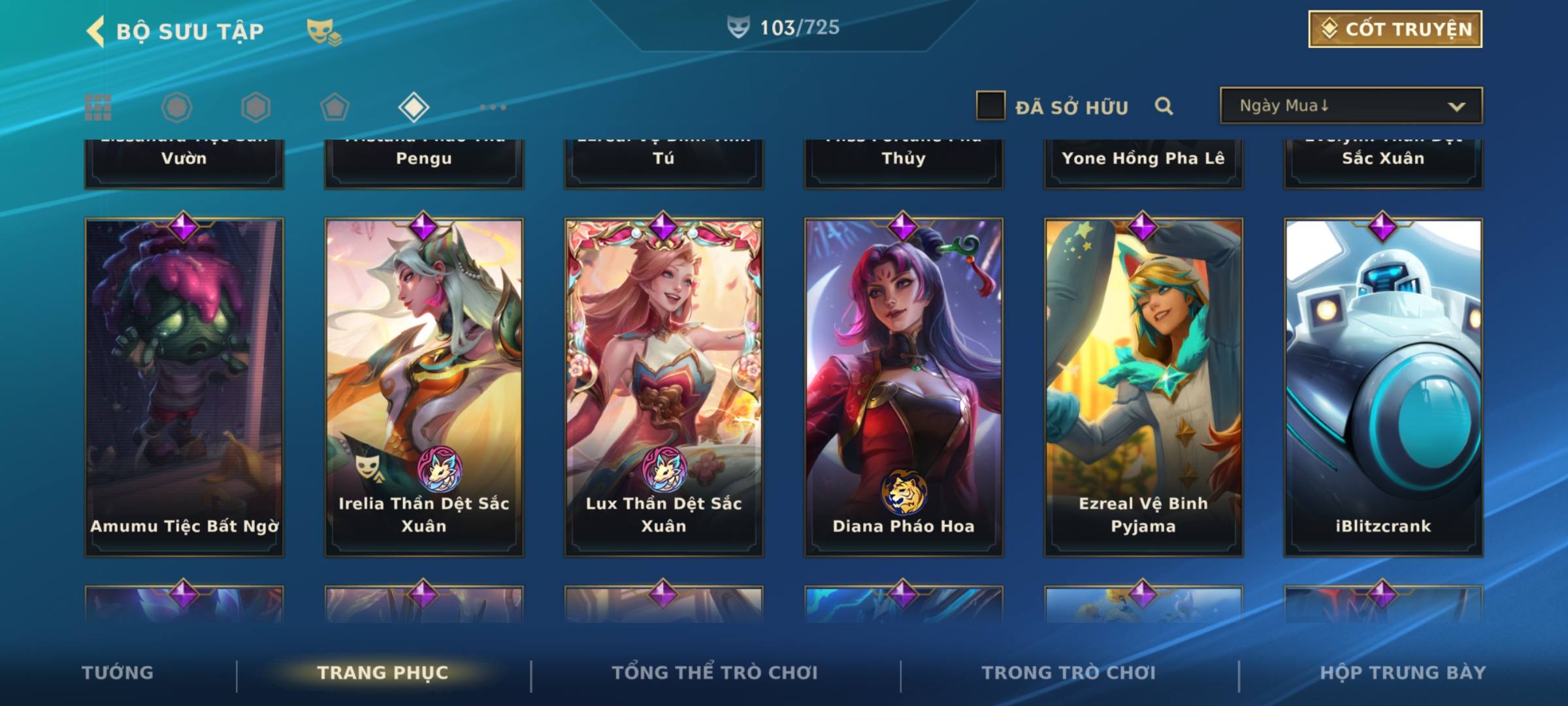This screenshot has height=706, width=1568.
Task: Choose the pentagon rarity filter
Action: 335,107
